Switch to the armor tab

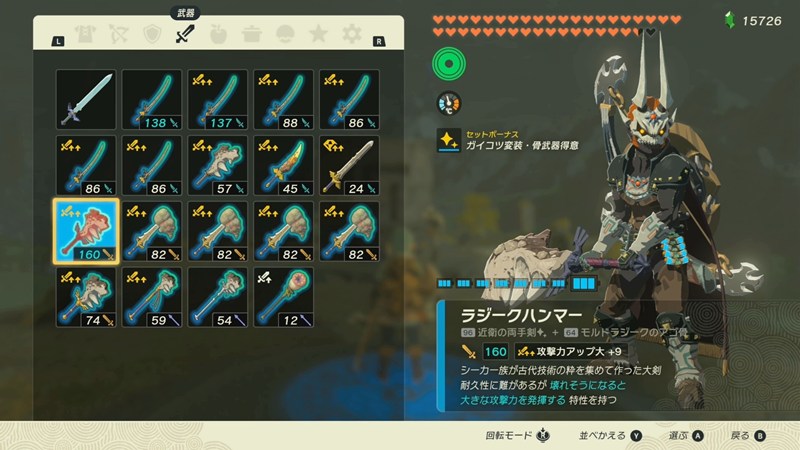point(86,36)
